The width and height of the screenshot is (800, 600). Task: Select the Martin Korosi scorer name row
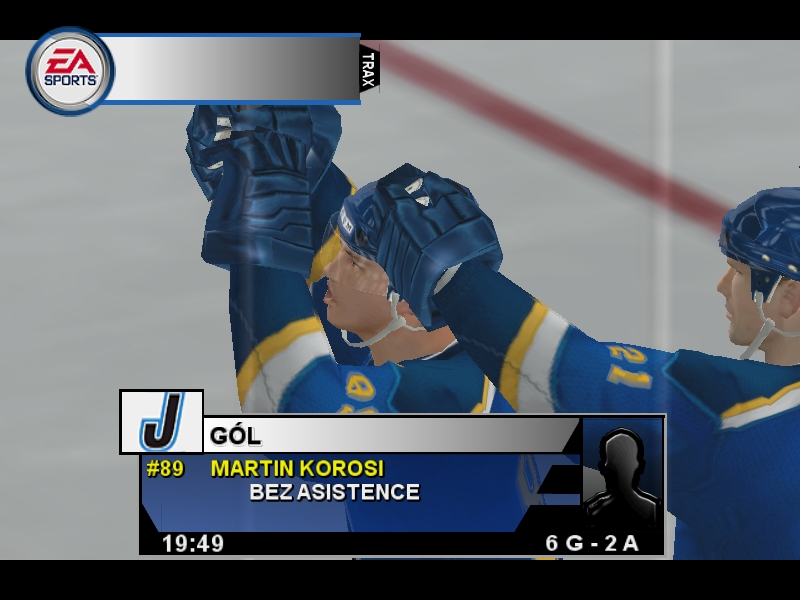tap(297, 468)
